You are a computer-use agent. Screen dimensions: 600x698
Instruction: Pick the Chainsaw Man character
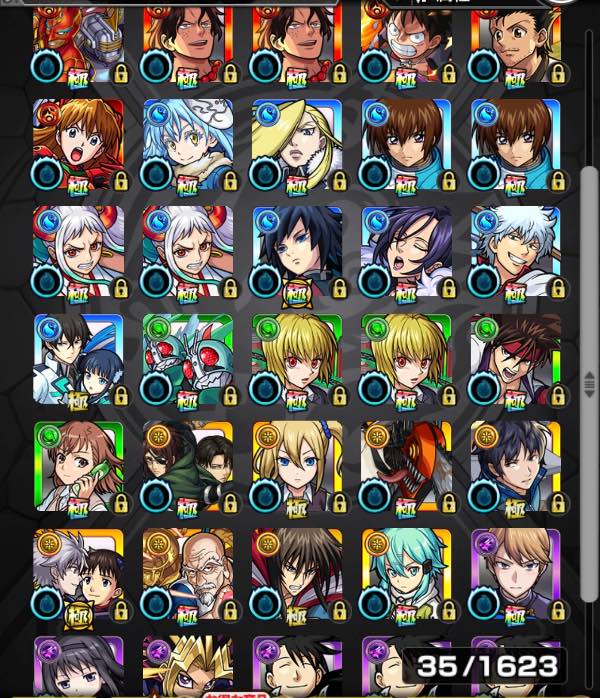[406, 466]
